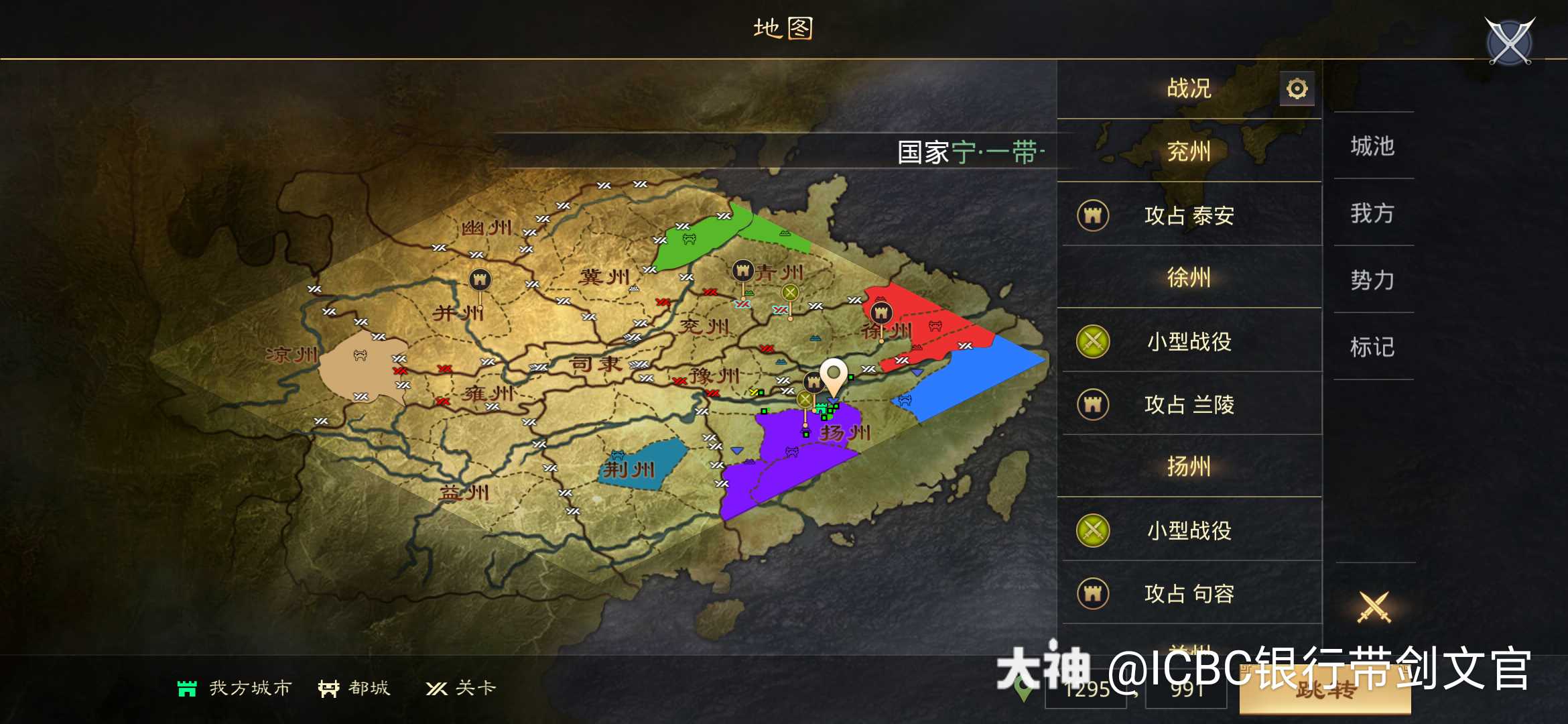
Task: Tap the crossed-swords emblem in top-right corner
Action: coord(1508,42)
